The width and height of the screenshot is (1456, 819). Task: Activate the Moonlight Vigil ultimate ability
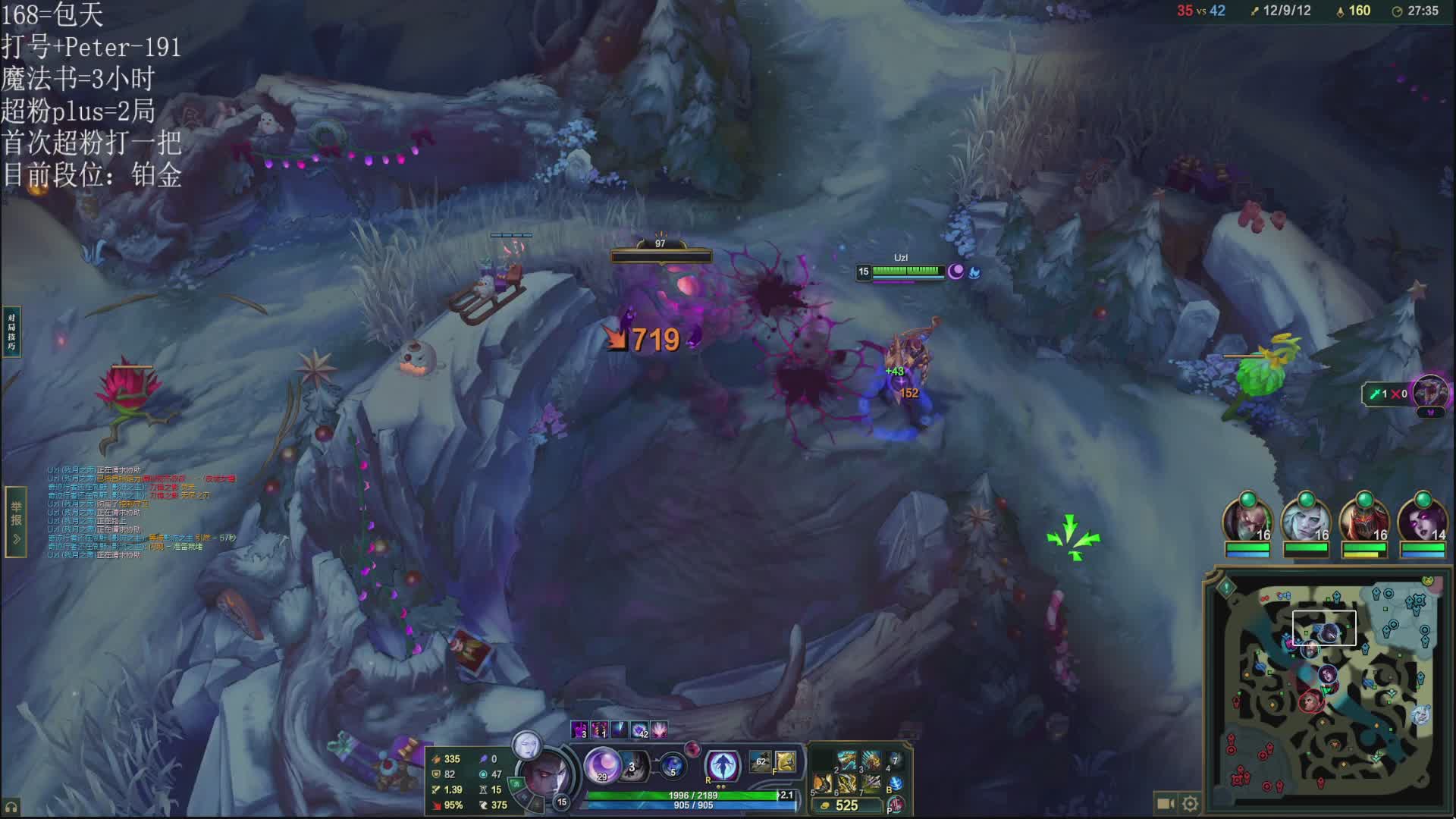click(x=722, y=764)
